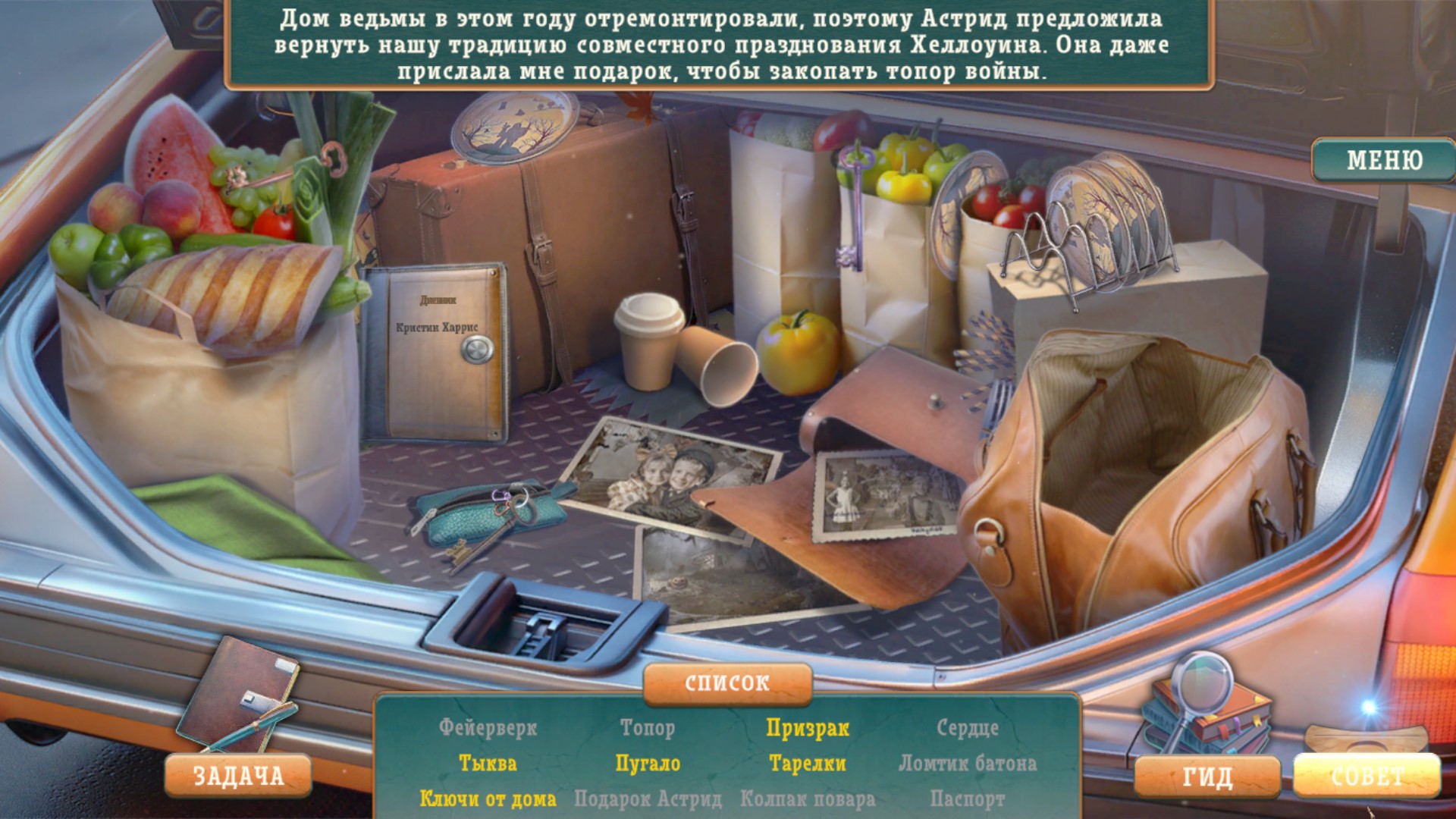Choose Тыква in the item list
The height and width of the screenshot is (819, 1456).
point(488,764)
